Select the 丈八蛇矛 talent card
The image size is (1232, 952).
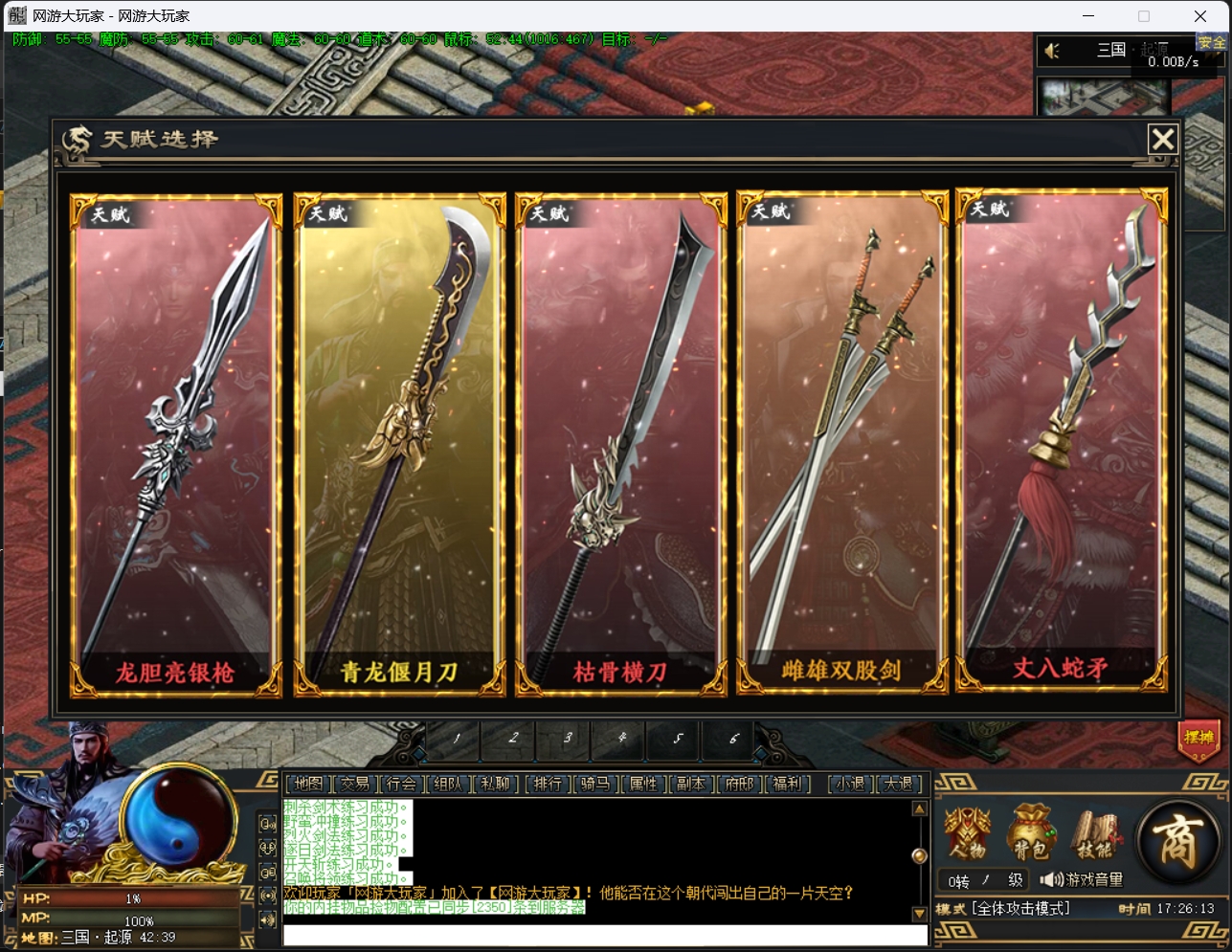click(x=1062, y=440)
